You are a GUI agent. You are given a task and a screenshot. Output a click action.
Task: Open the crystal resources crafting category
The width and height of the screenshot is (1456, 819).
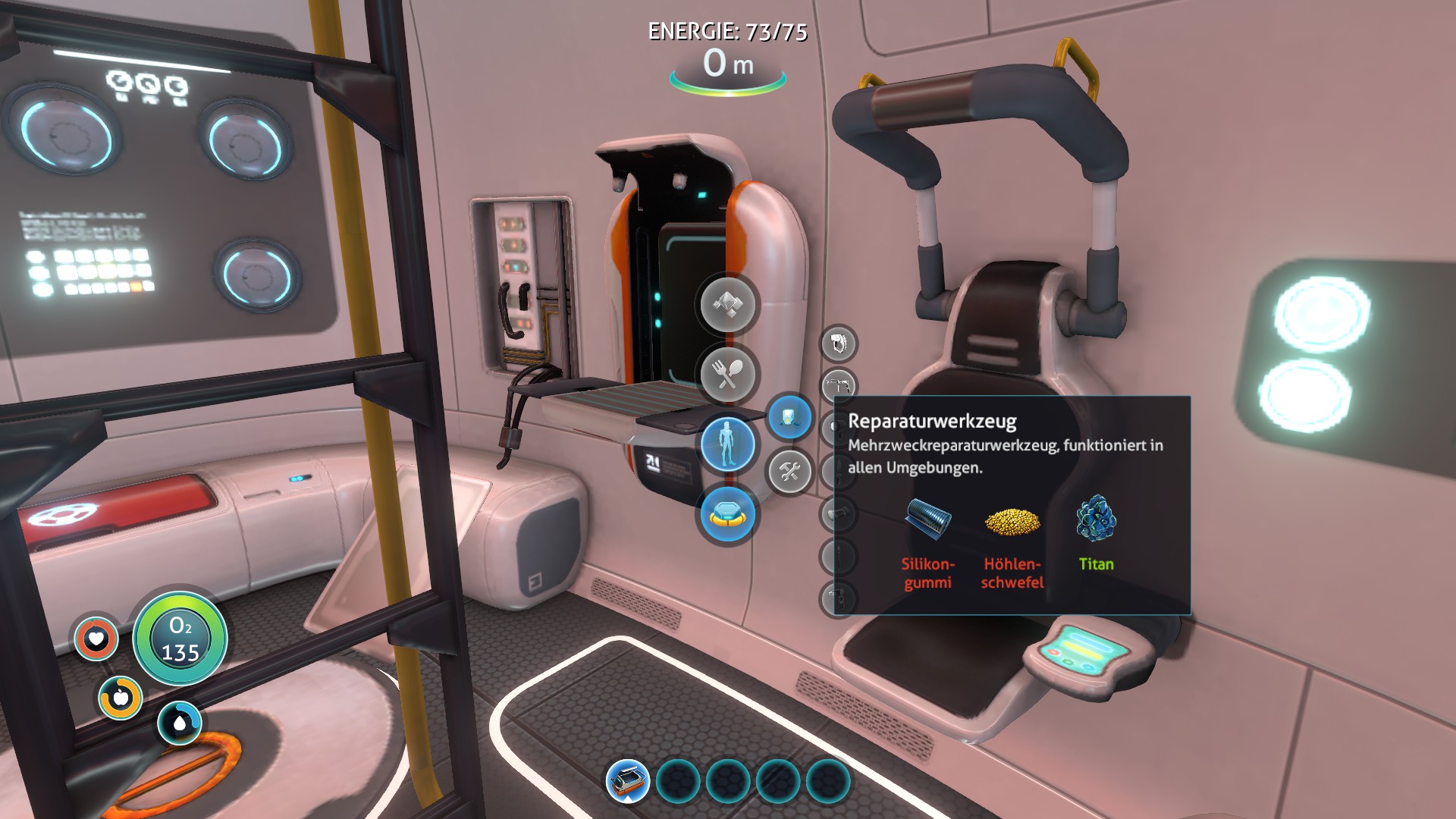click(727, 304)
